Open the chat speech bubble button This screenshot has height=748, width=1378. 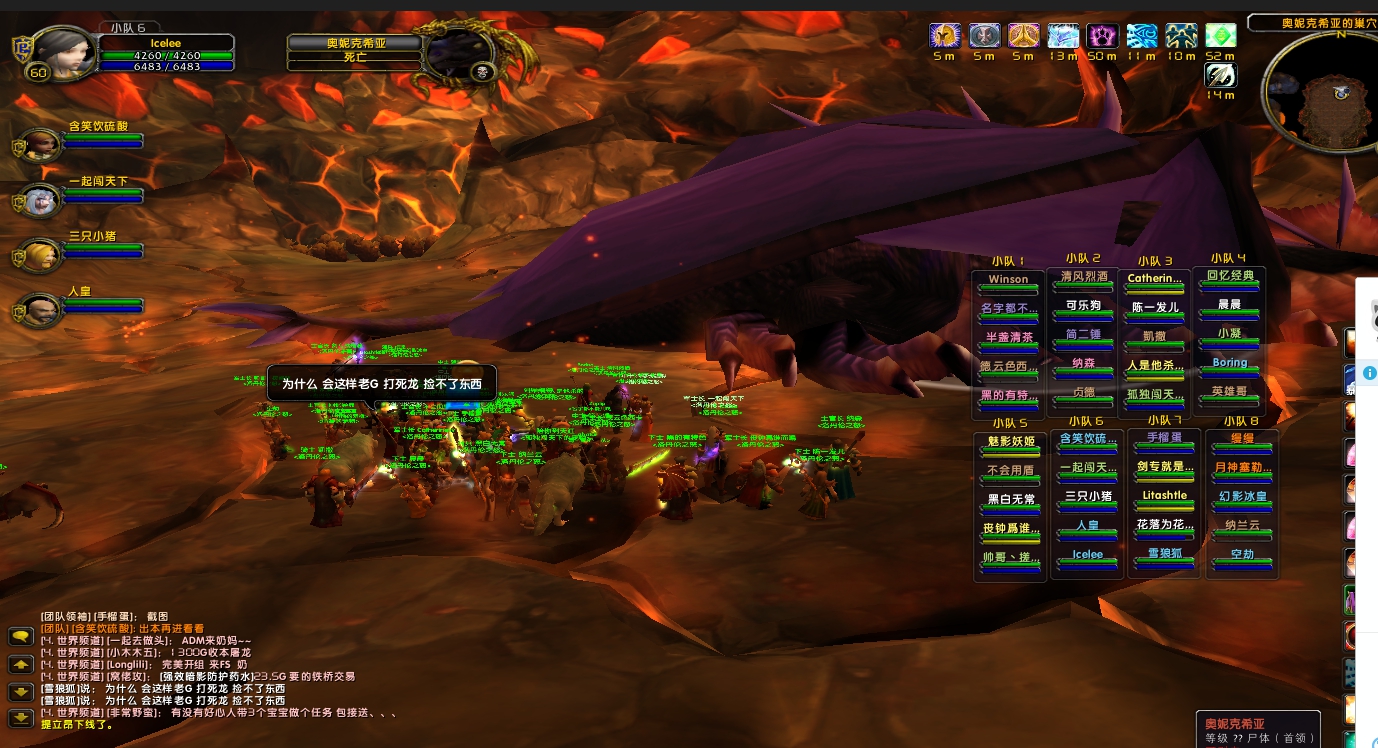[x=21, y=637]
